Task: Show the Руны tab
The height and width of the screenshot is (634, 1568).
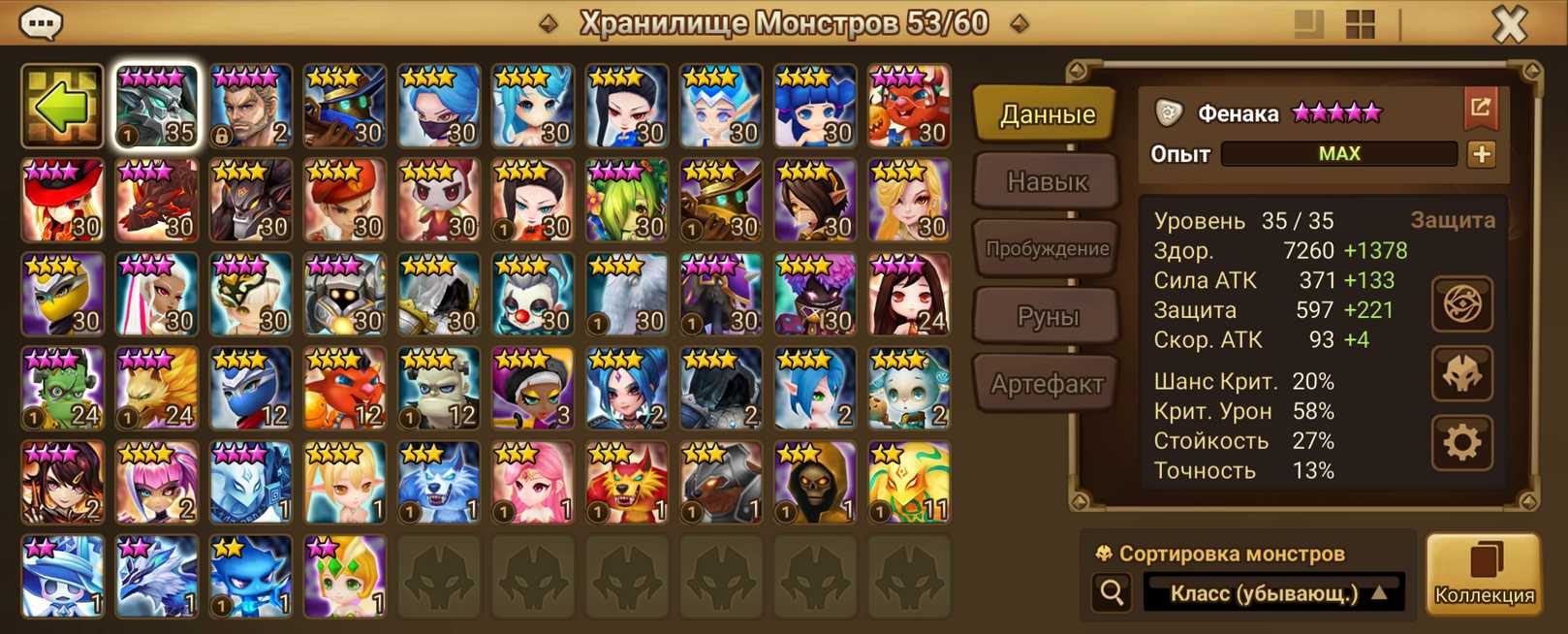Action: pyautogui.click(x=1047, y=316)
